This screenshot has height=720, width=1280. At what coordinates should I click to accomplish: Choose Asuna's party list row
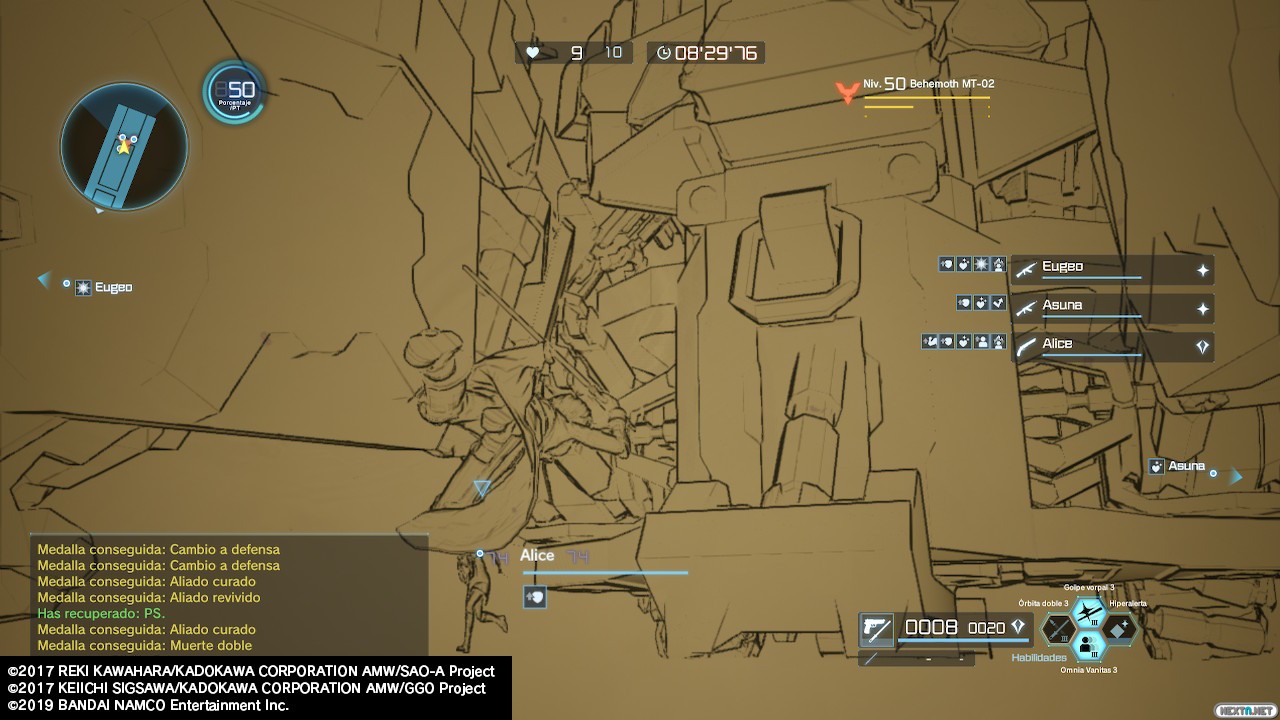(1112, 308)
